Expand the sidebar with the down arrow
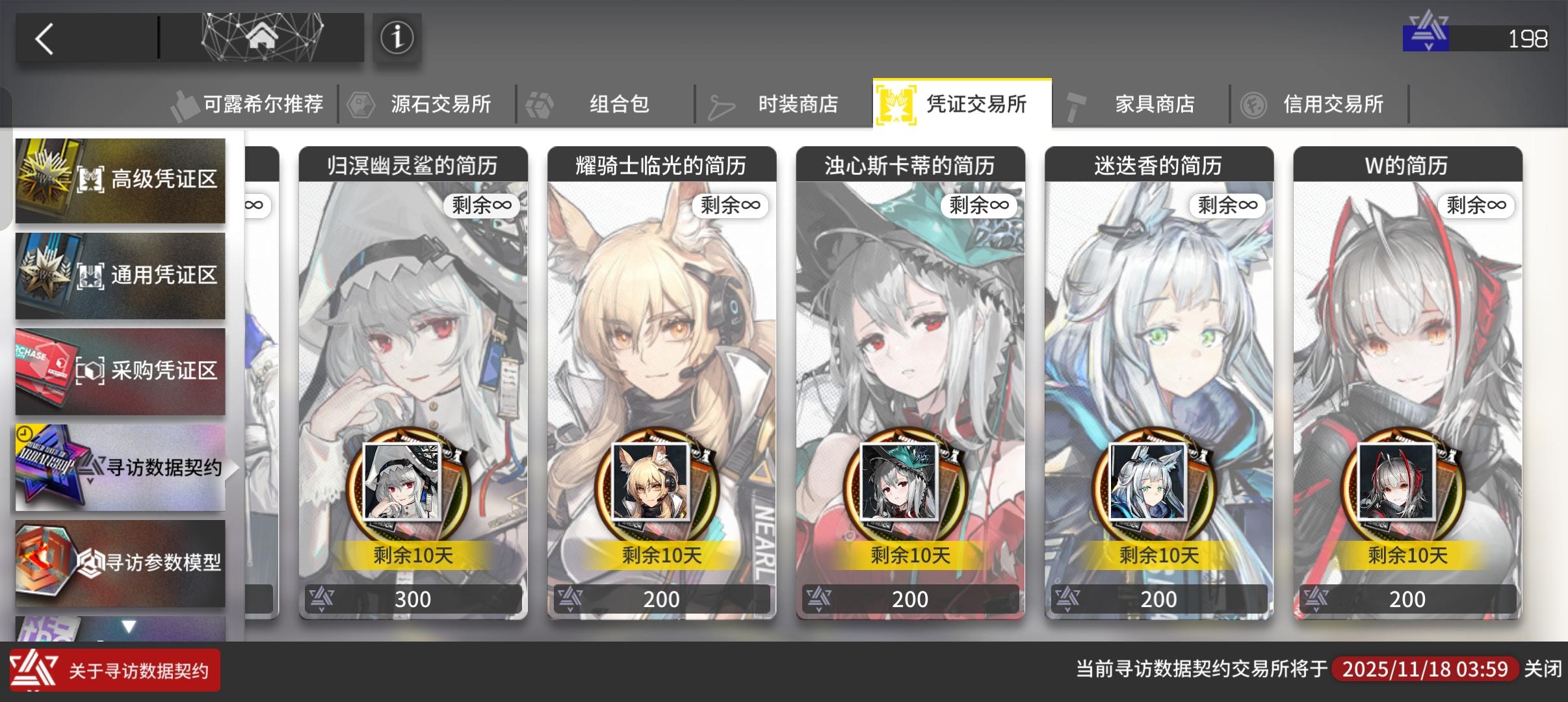 (x=129, y=626)
